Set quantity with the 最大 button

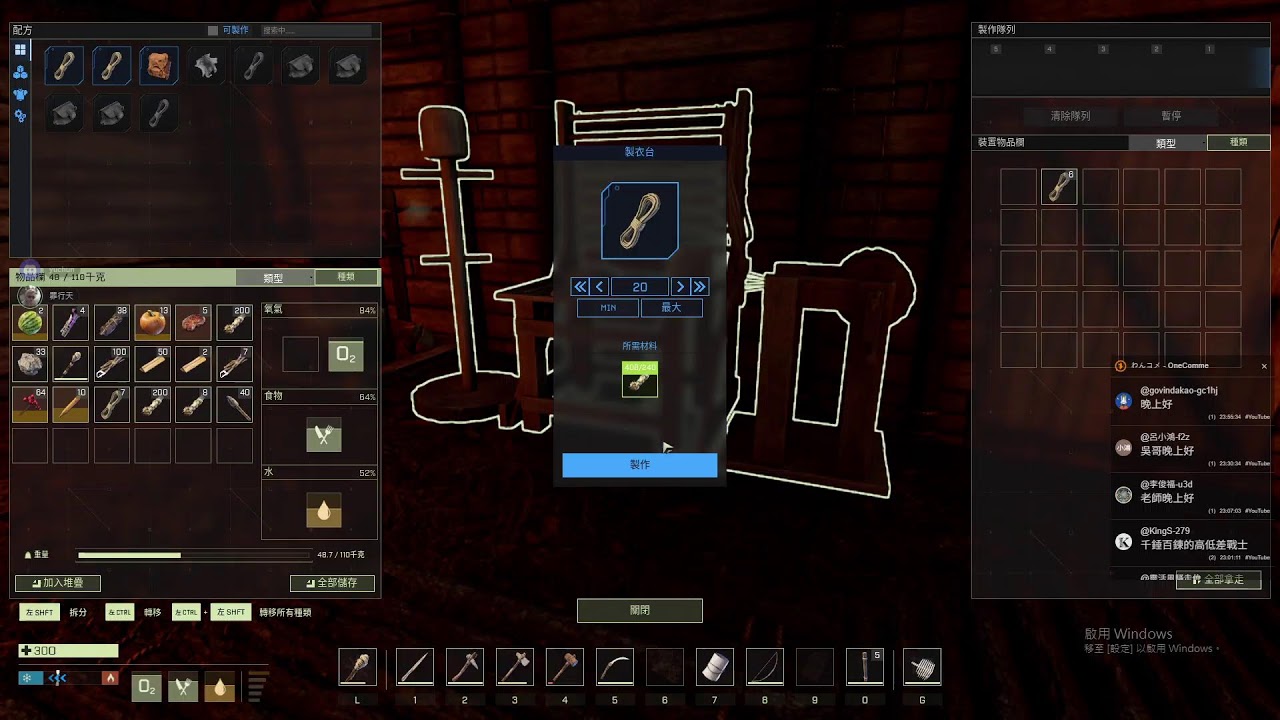[671, 308]
